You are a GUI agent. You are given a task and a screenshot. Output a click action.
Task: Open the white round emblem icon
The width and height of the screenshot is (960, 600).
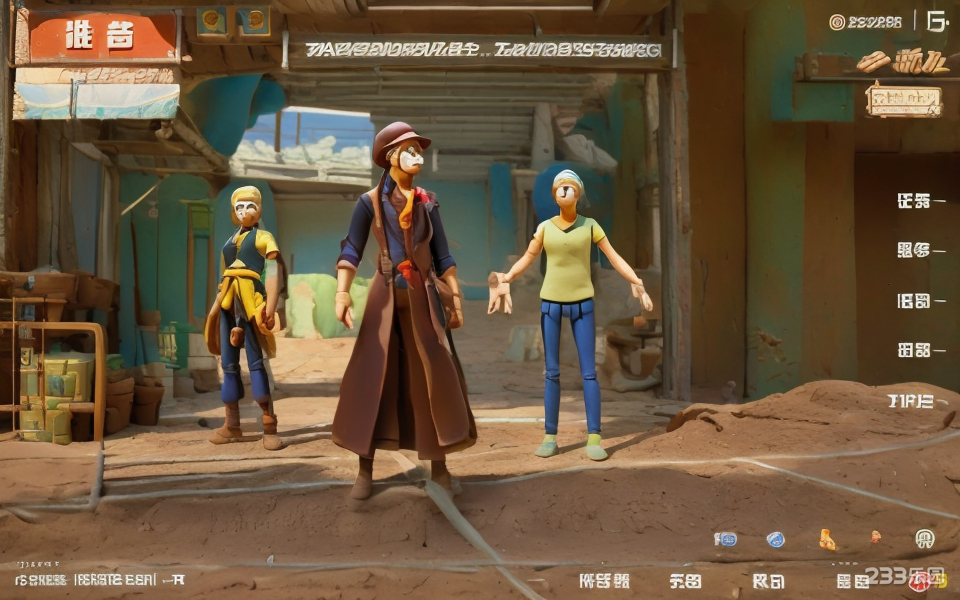(924, 538)
